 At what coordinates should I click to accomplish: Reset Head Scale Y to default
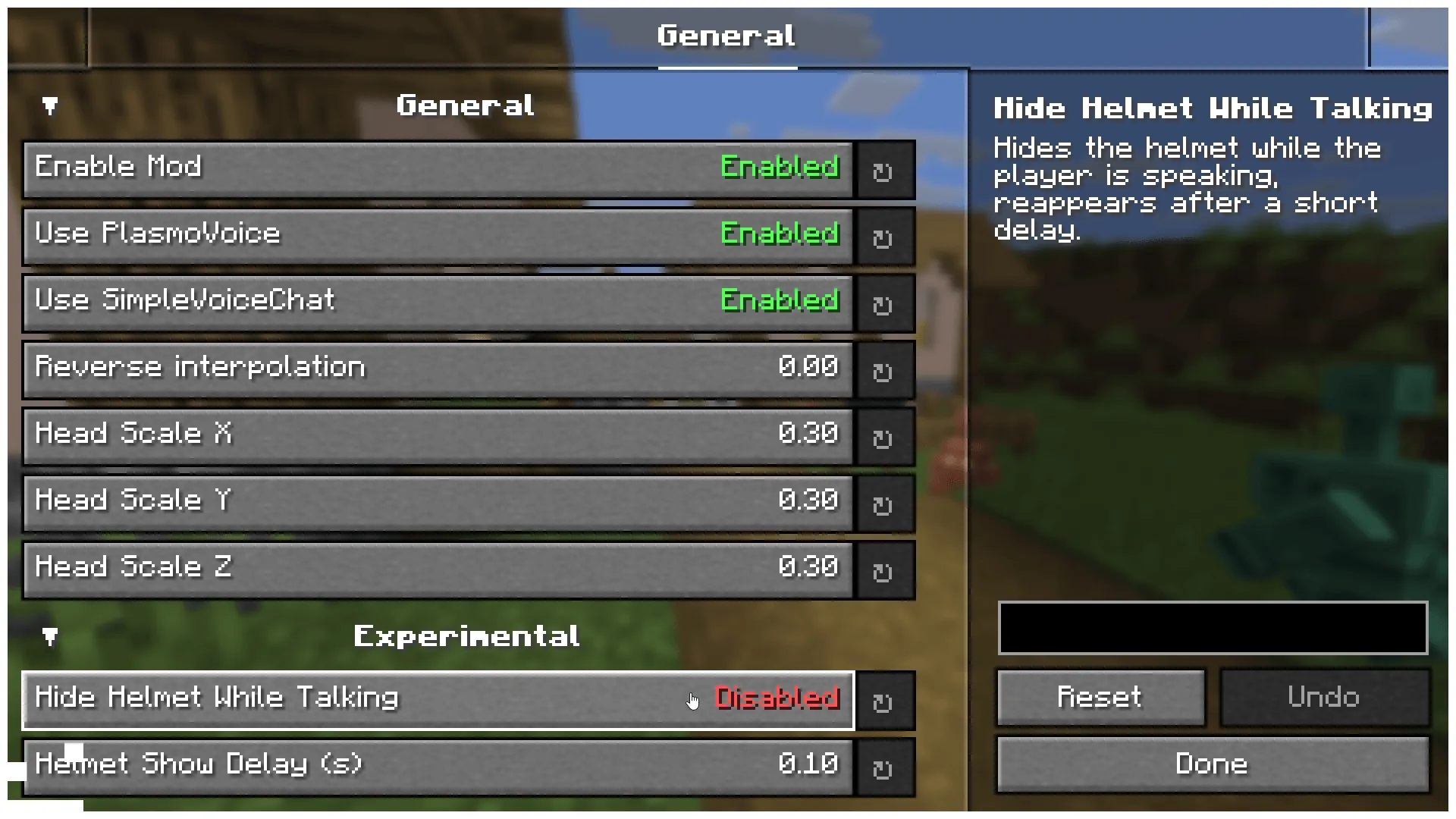884,503
